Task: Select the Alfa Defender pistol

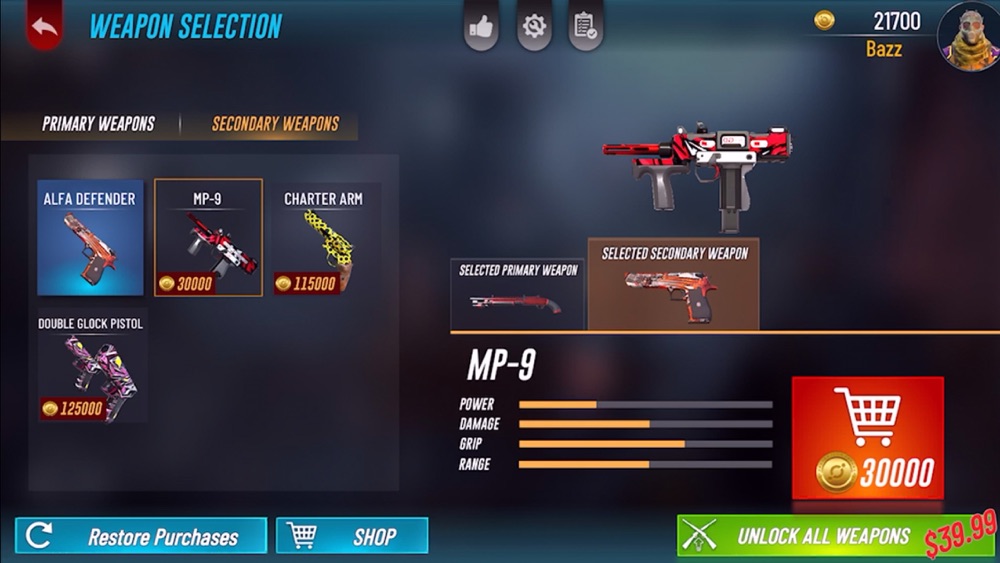Action: click(90, 238)
